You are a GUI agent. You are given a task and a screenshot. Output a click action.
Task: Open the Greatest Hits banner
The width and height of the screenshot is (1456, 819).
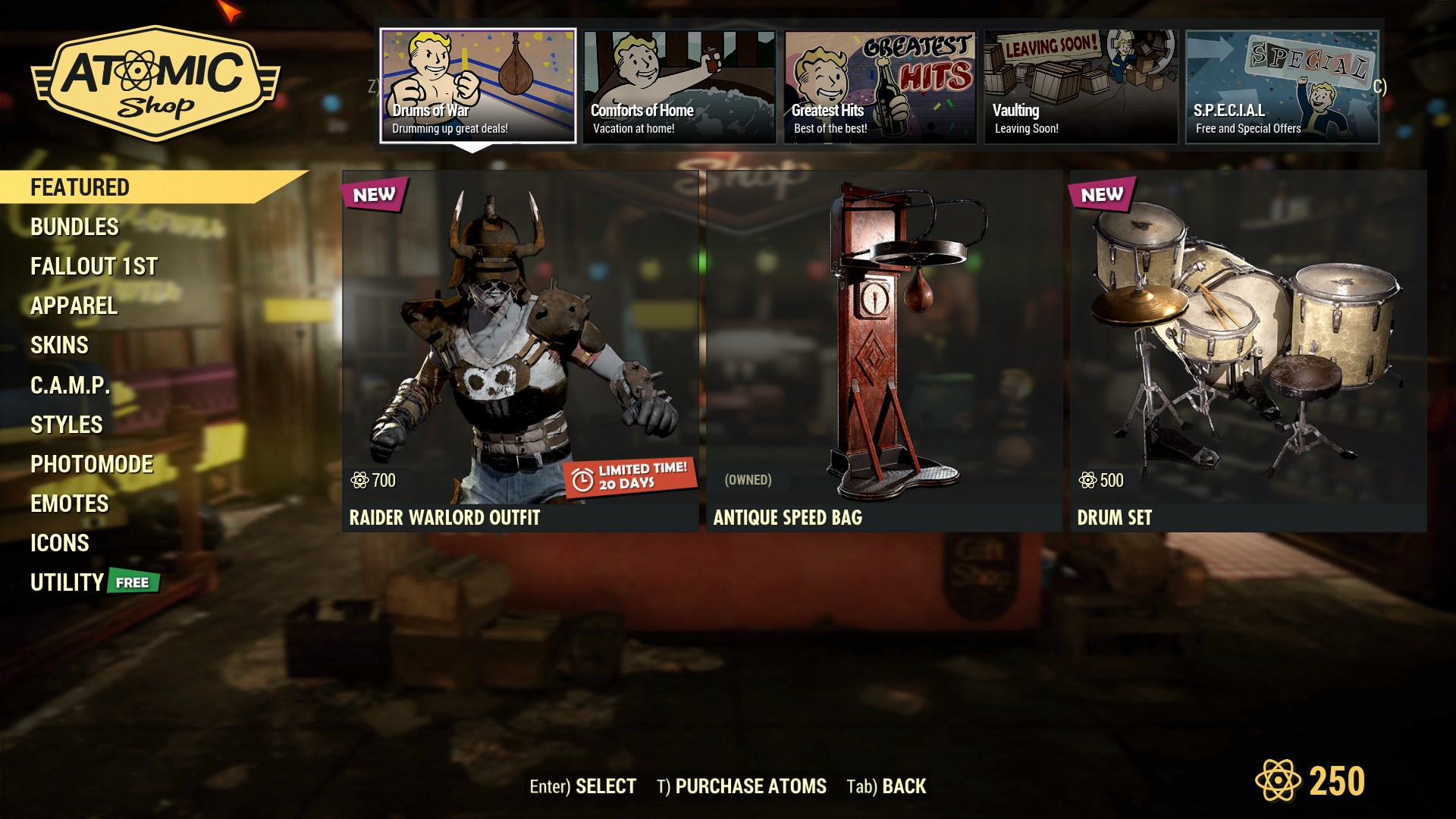pyautogui.click(x=880, y=86)
